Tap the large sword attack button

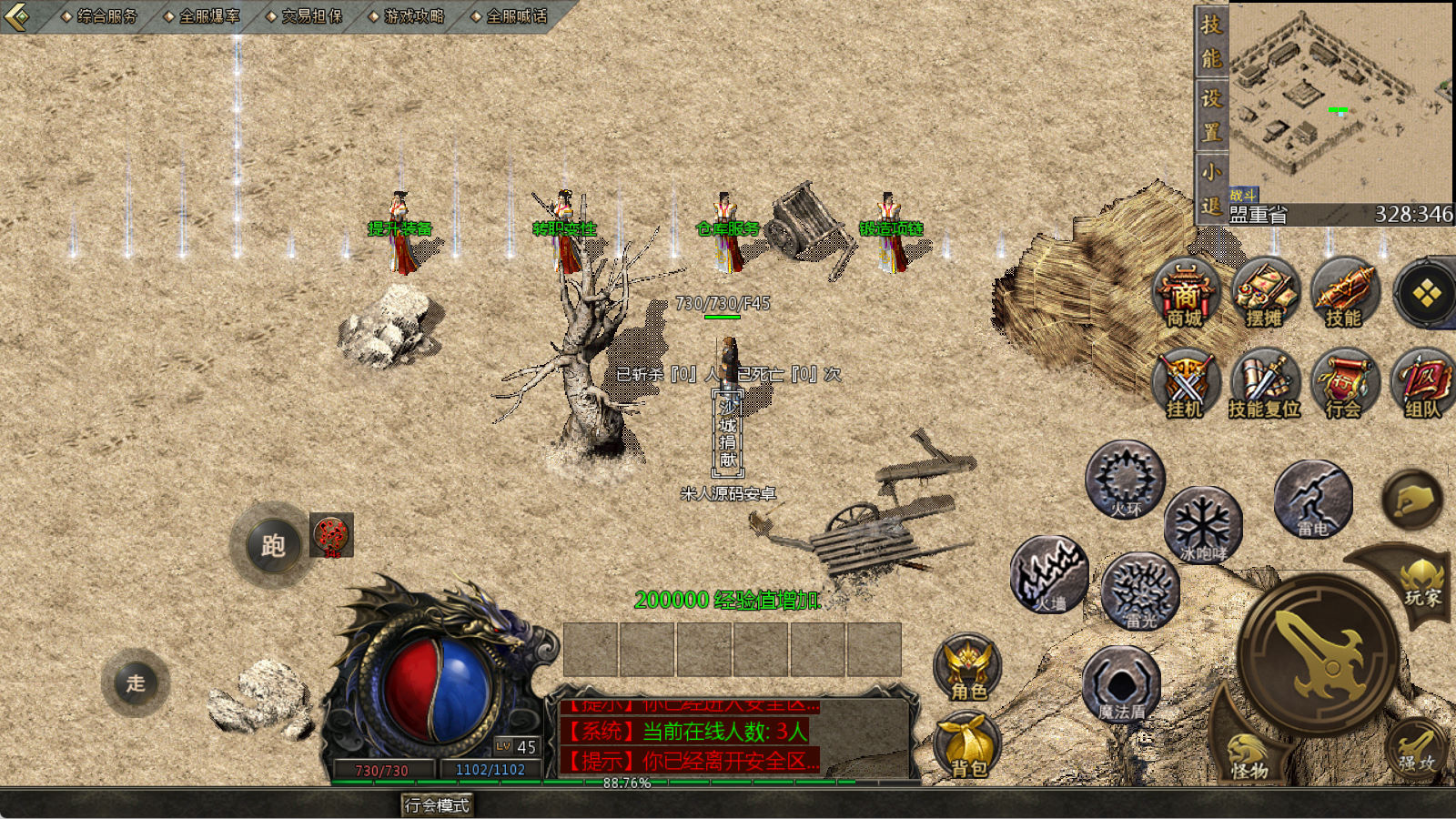point(1319,653)
